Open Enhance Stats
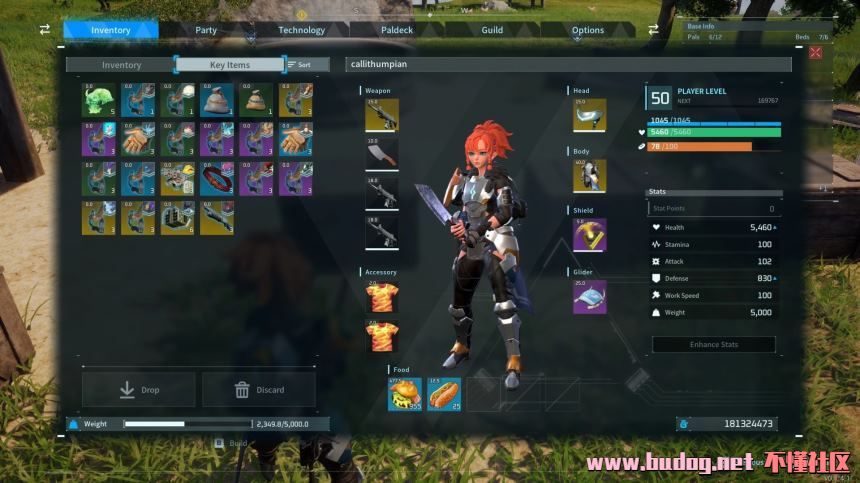Image resolution: width=860 pixels, height=483 pixels. [714, 344]
